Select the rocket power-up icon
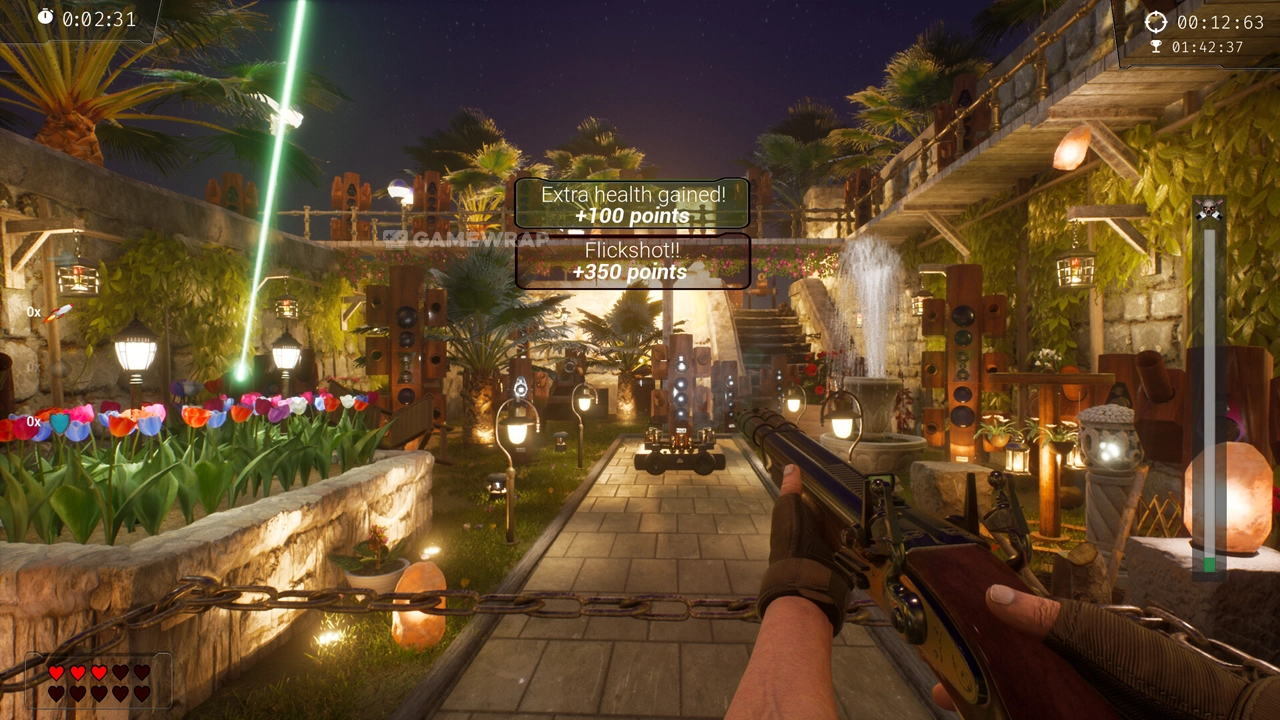Viewport: 1280px width, 720px height. [58, 313]
